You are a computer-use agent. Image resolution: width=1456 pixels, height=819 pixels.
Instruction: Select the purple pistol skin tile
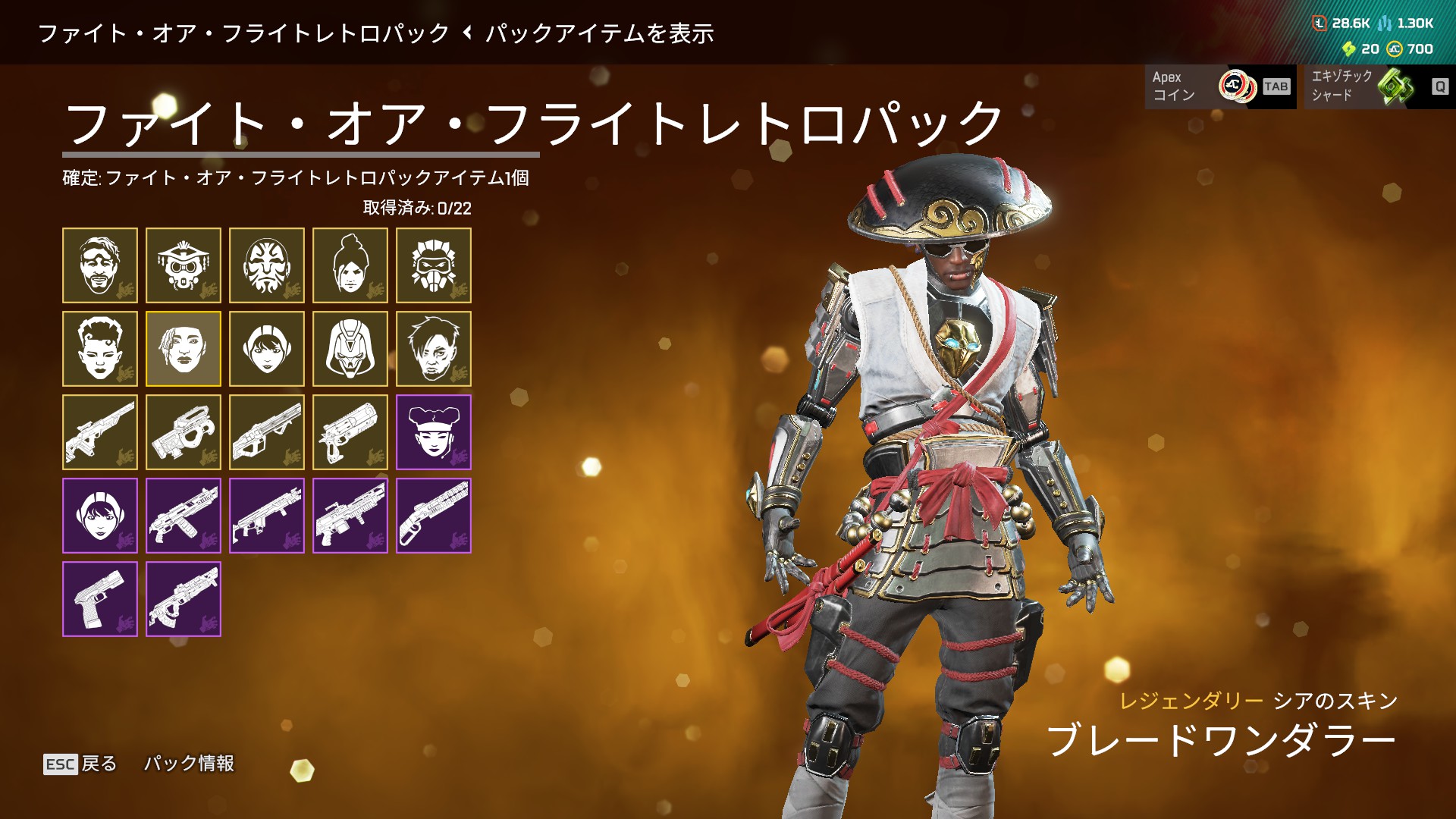point(100,599)
